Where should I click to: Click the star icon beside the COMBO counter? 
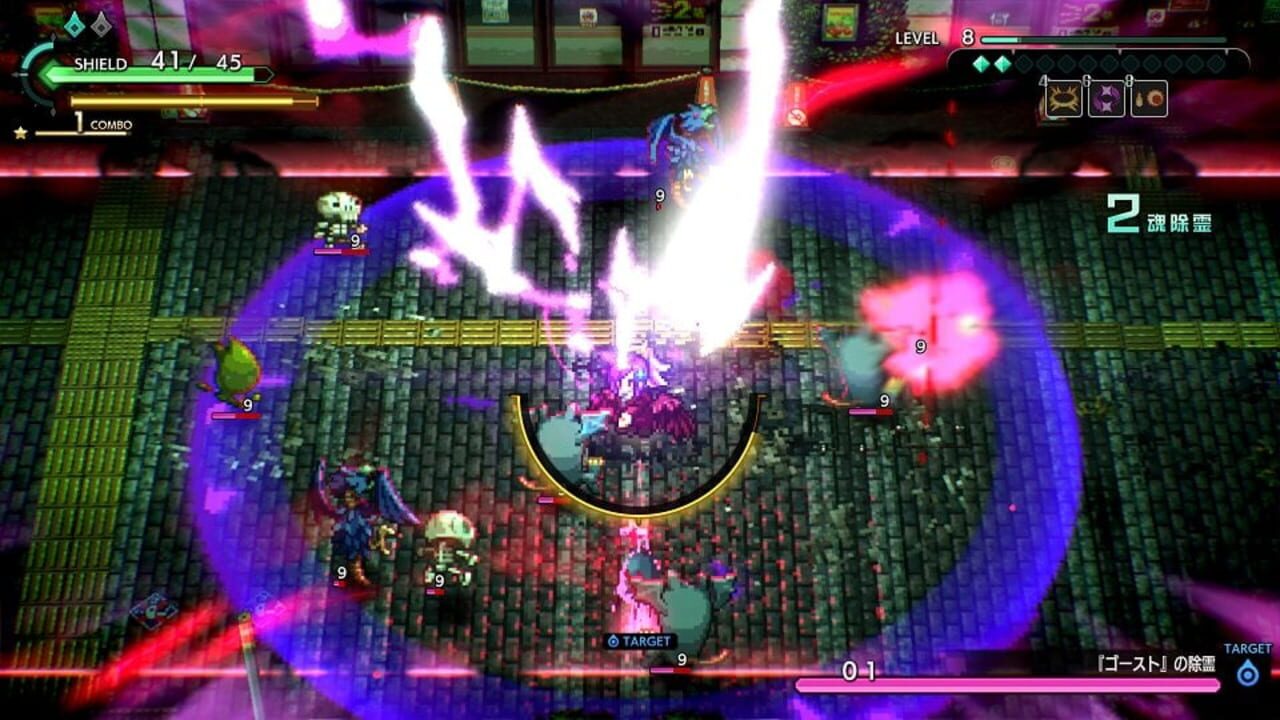pos(20,131)
